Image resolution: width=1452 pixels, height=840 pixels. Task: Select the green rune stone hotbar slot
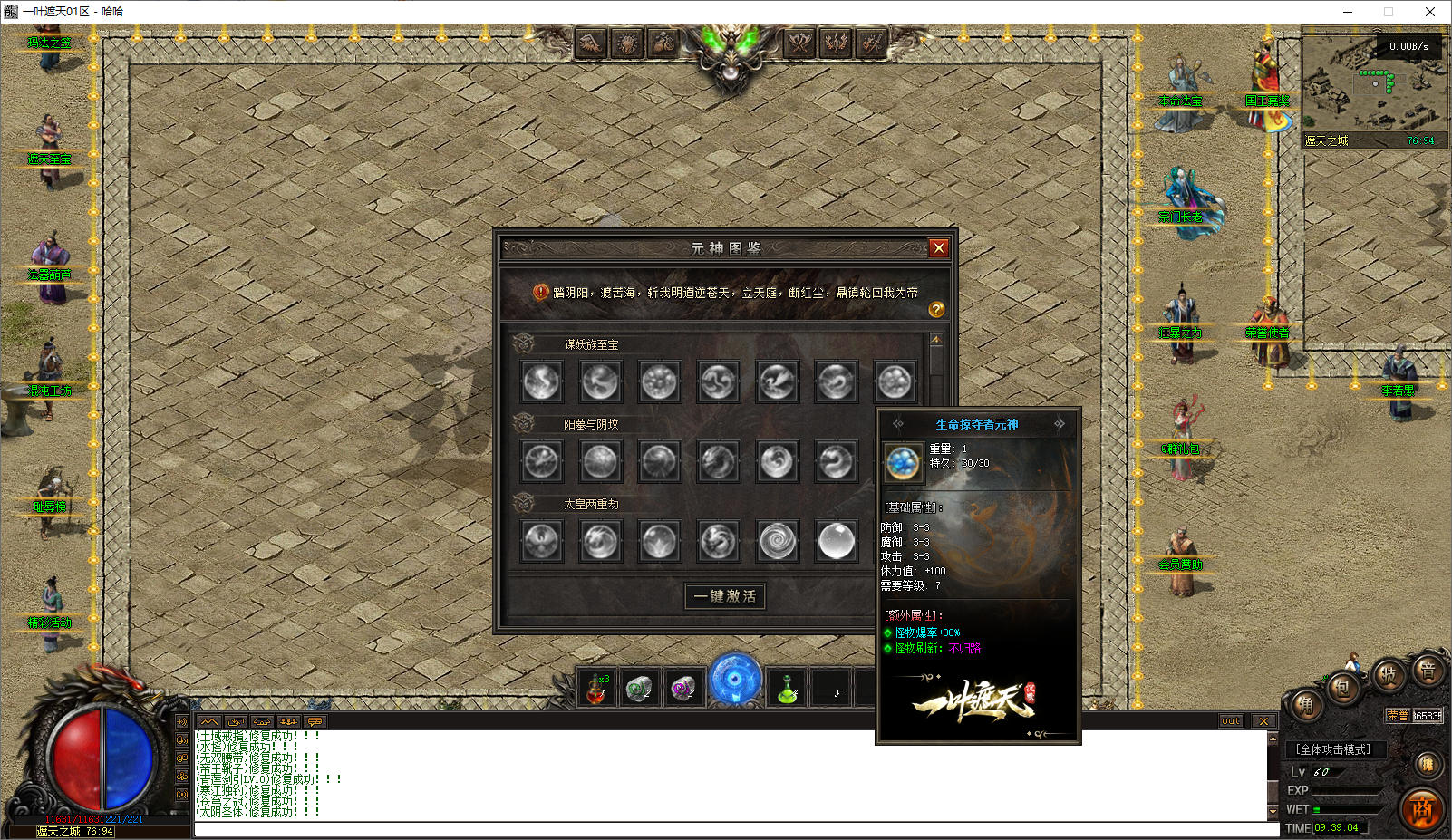point(639,689)
